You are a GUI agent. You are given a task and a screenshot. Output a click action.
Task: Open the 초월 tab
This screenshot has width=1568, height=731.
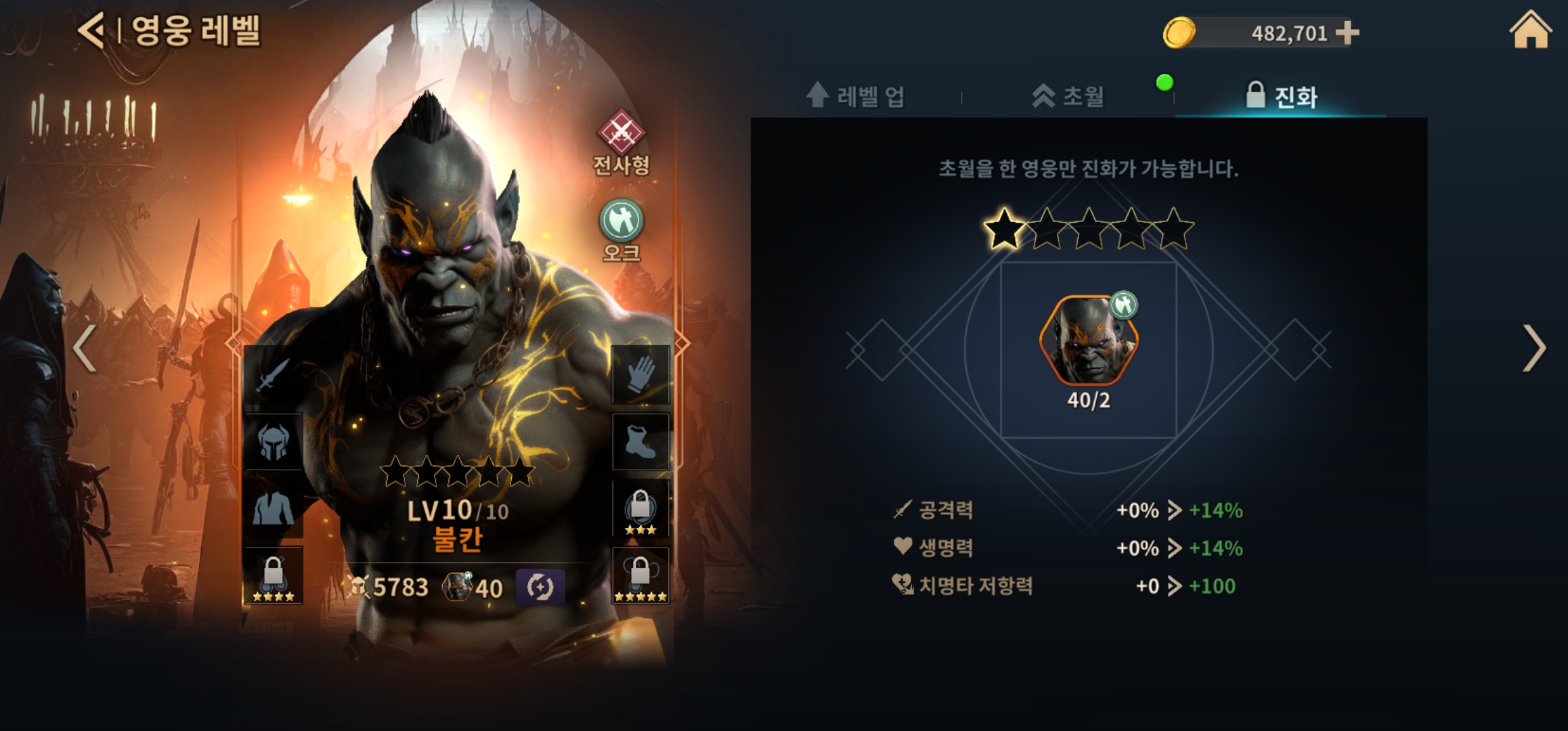click(x=1068, y=96)
